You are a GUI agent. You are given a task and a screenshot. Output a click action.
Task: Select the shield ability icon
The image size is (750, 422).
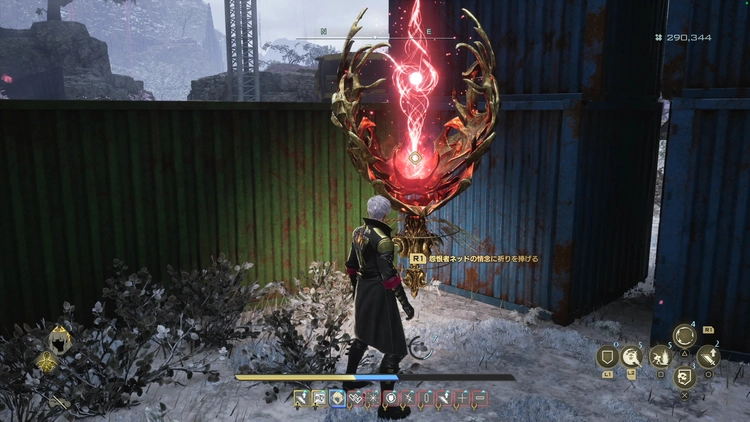pos(606,356)
